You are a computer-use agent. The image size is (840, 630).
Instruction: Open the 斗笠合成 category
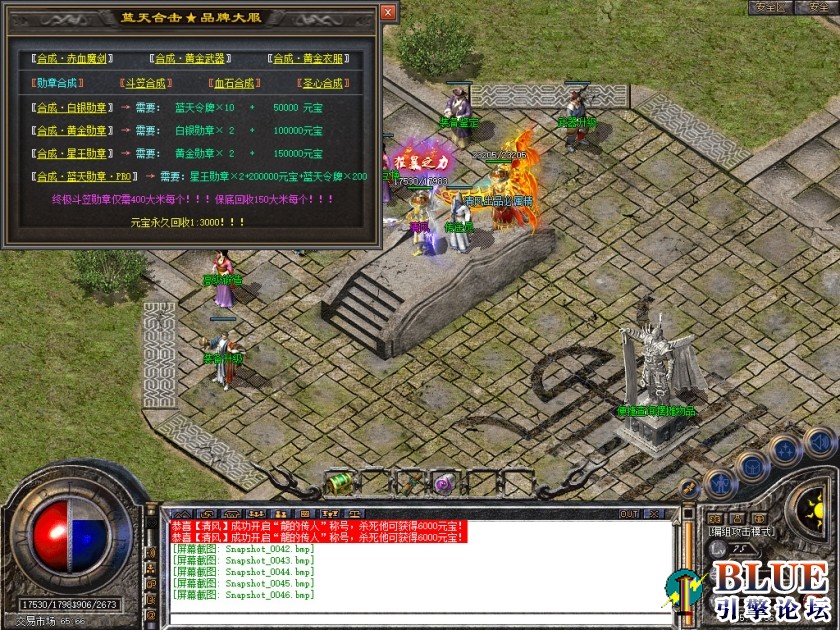(144, 83)
